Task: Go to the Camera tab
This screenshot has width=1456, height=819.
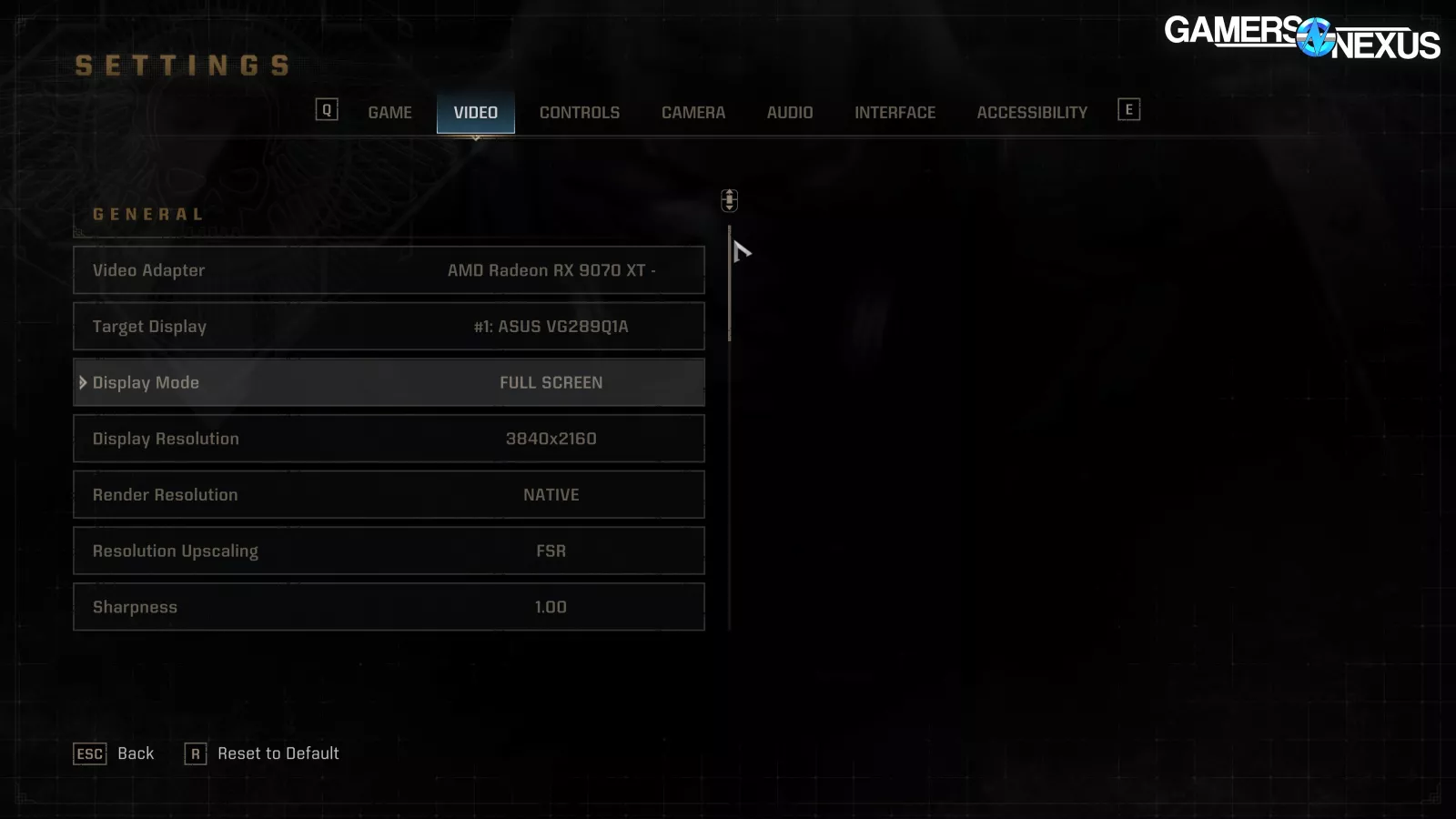Action: pos(693,113)
